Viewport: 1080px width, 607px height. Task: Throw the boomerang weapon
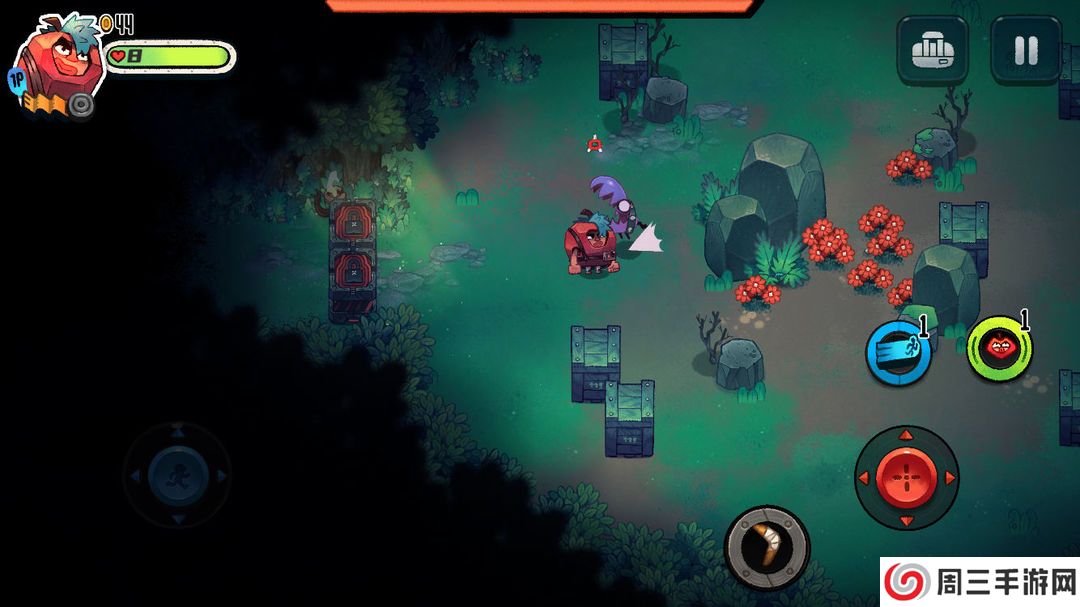(767, 547)
